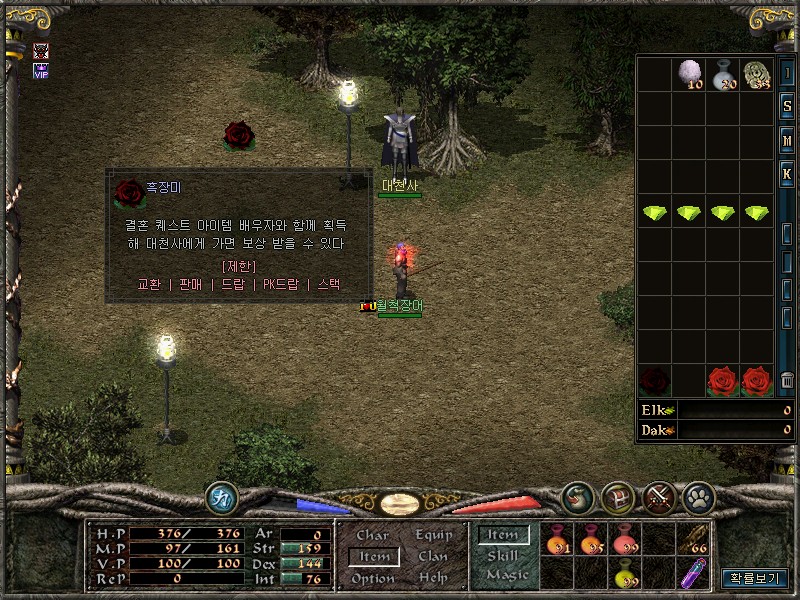This screenshot has height=600, width=800.
Task: Click the 확률보기 button
Action: pos(756,578)
